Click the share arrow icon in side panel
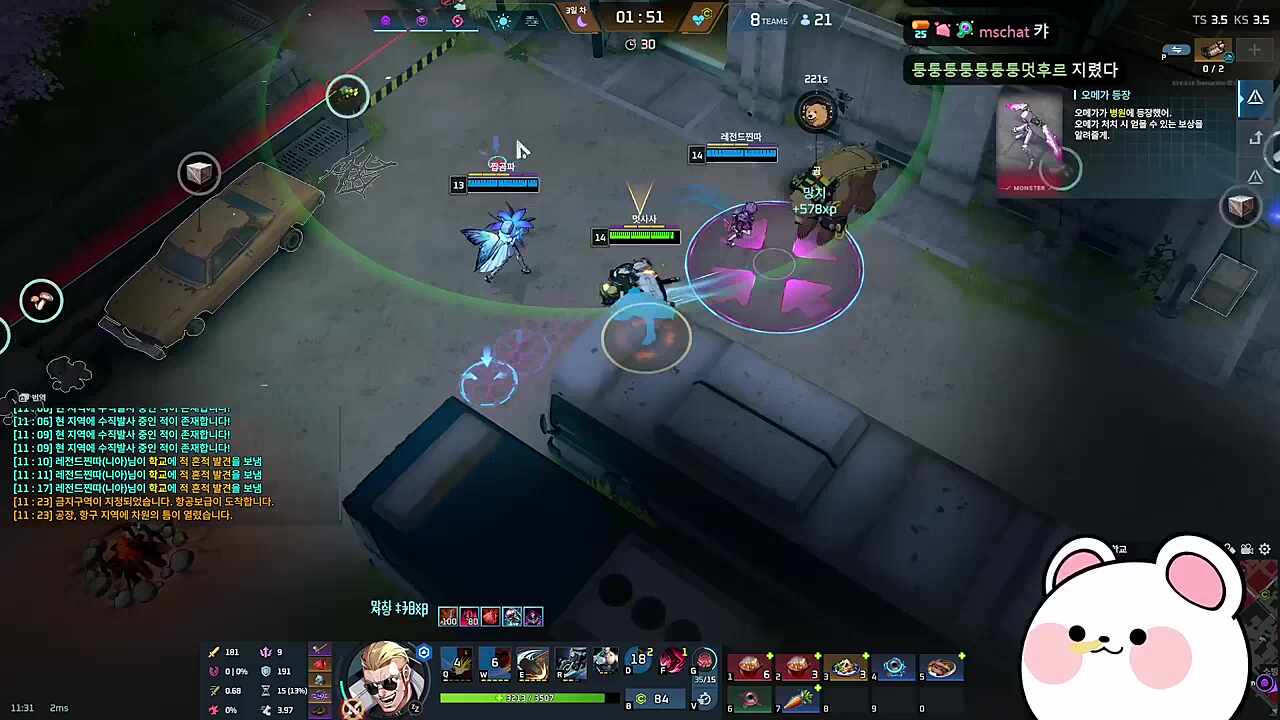Screen dimensions: 1280x720 pos(1256,138)
